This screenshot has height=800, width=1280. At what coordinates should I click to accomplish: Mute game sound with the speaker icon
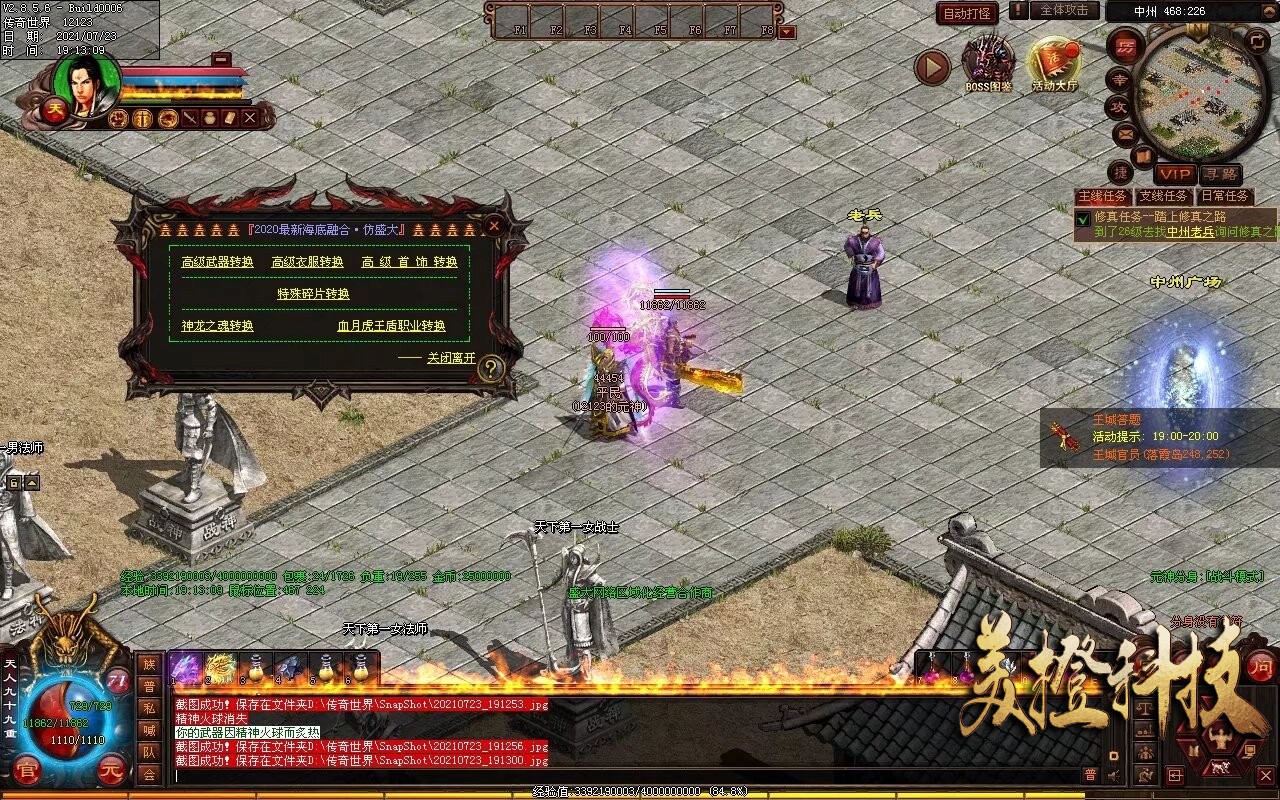coord(1112,775)
